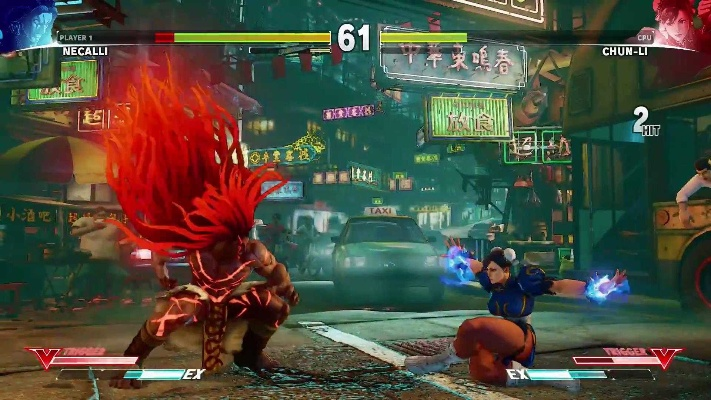Select Chun-Li's character portrait
Viewport: 711px width, 400px height.
coord(683,22)
